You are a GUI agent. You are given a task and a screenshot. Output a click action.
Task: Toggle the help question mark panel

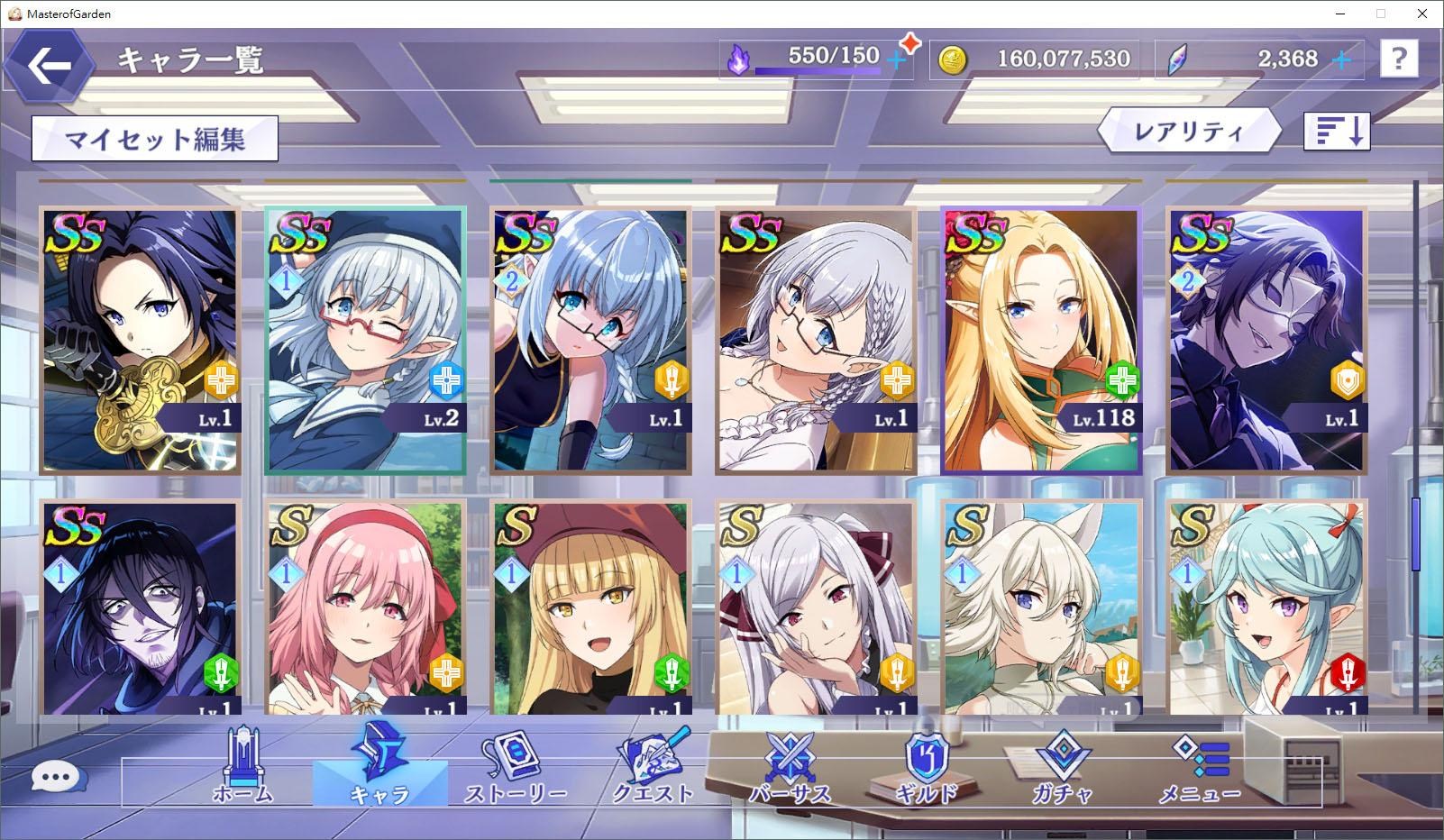(1399, 59)
